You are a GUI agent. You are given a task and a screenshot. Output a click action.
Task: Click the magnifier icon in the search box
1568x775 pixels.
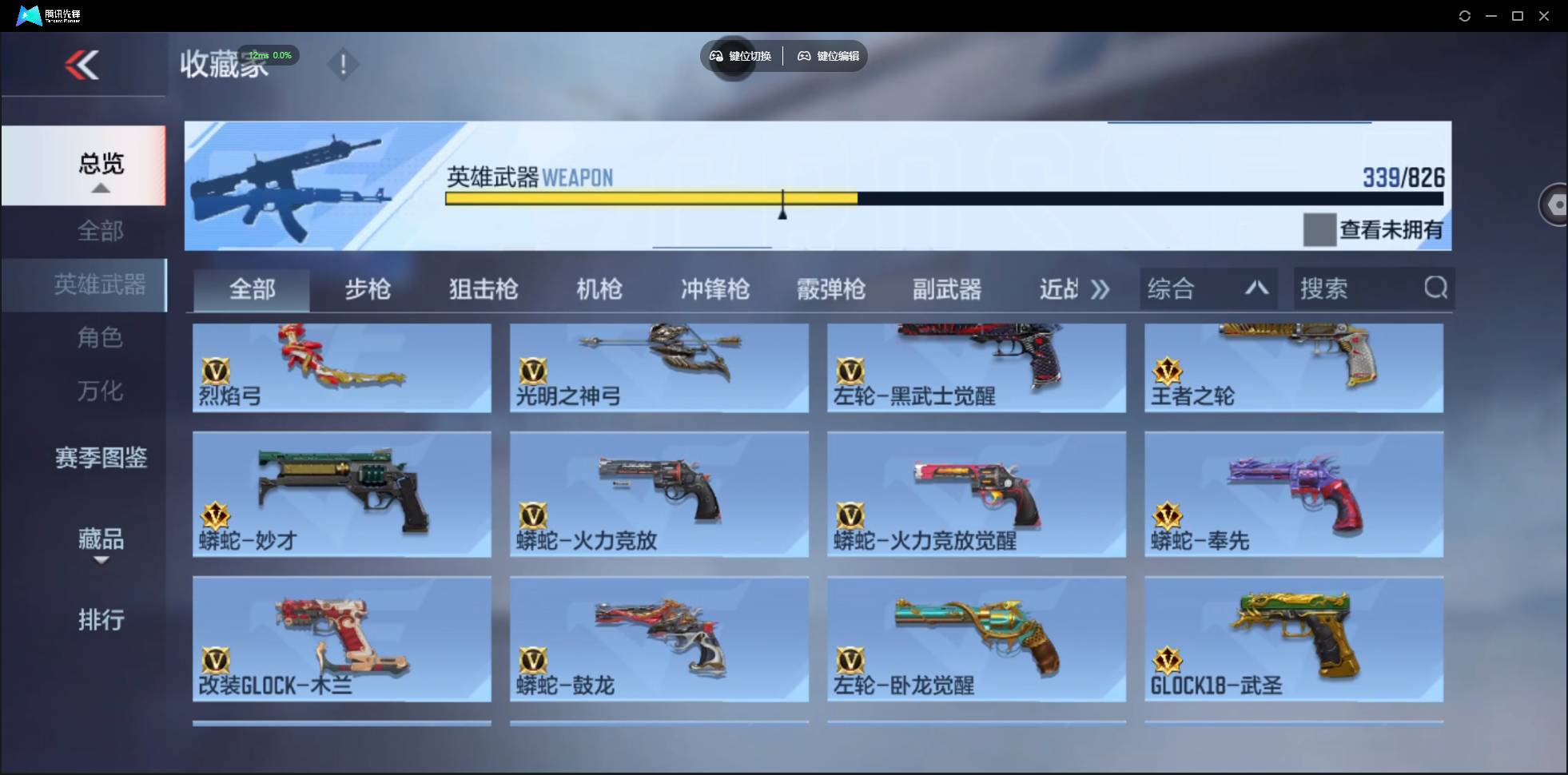[1436, 288]
